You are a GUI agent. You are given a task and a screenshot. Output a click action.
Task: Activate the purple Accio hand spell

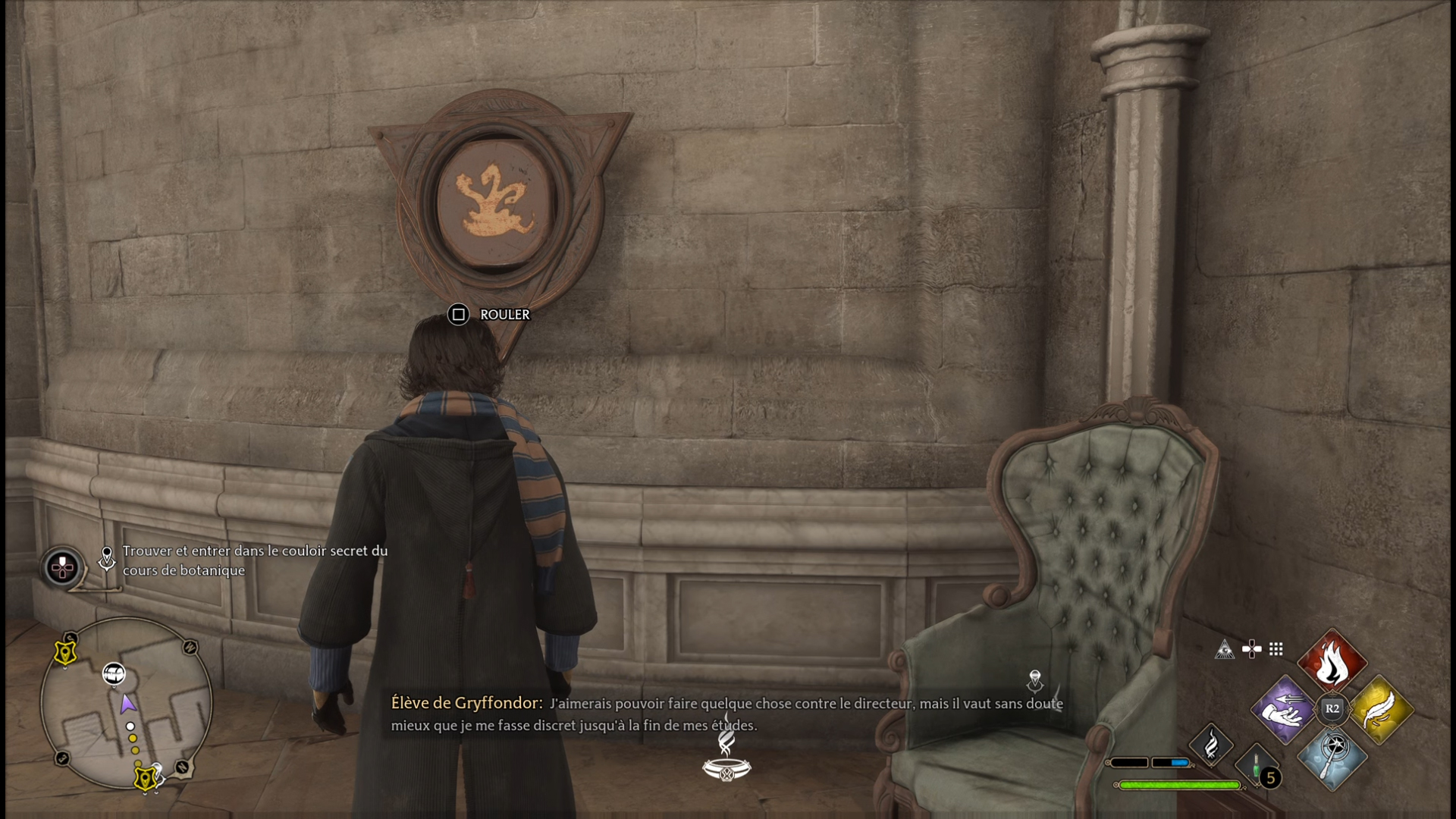[x=1283, y=710]
